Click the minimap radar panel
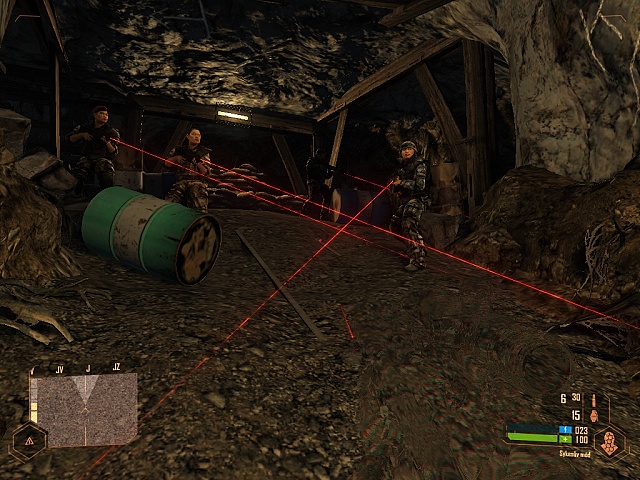 [x=83, y=409]
